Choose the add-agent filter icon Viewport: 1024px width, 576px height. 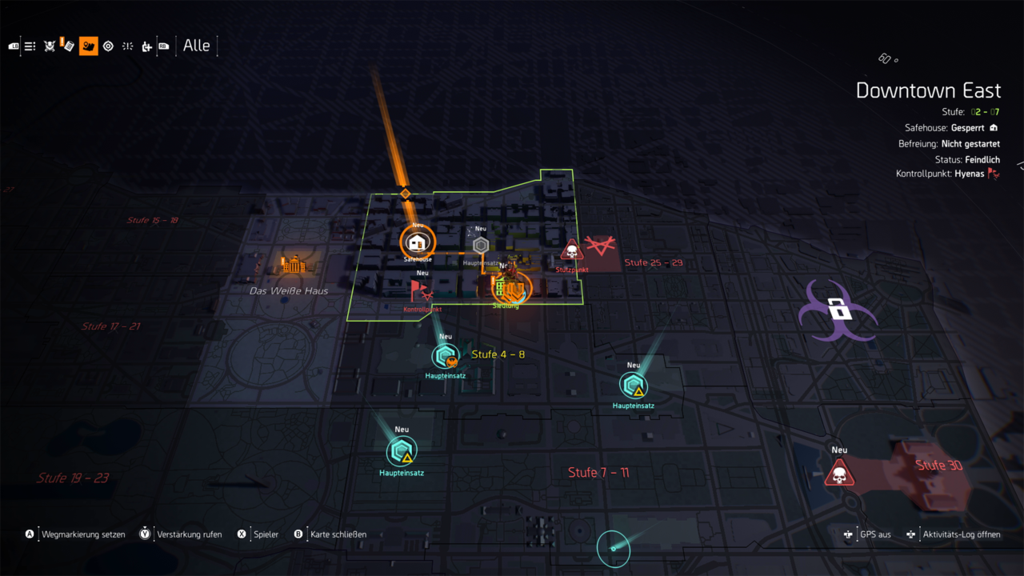(146, 46)
